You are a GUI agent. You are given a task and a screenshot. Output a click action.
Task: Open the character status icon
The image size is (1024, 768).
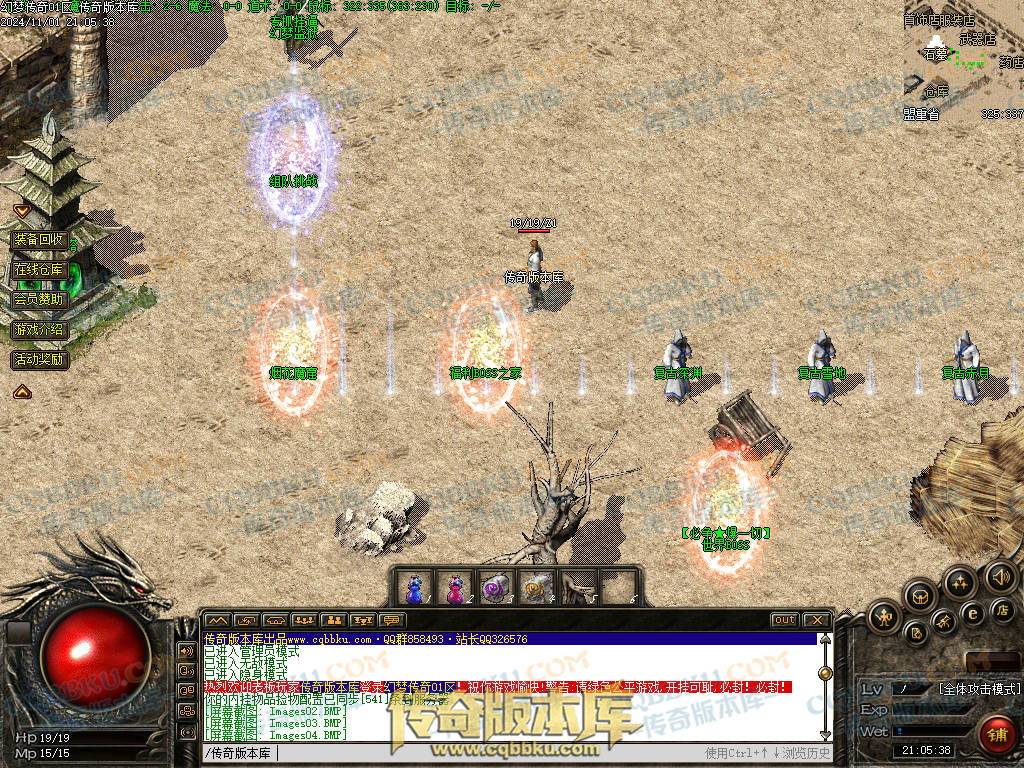[x=884, y=618]
